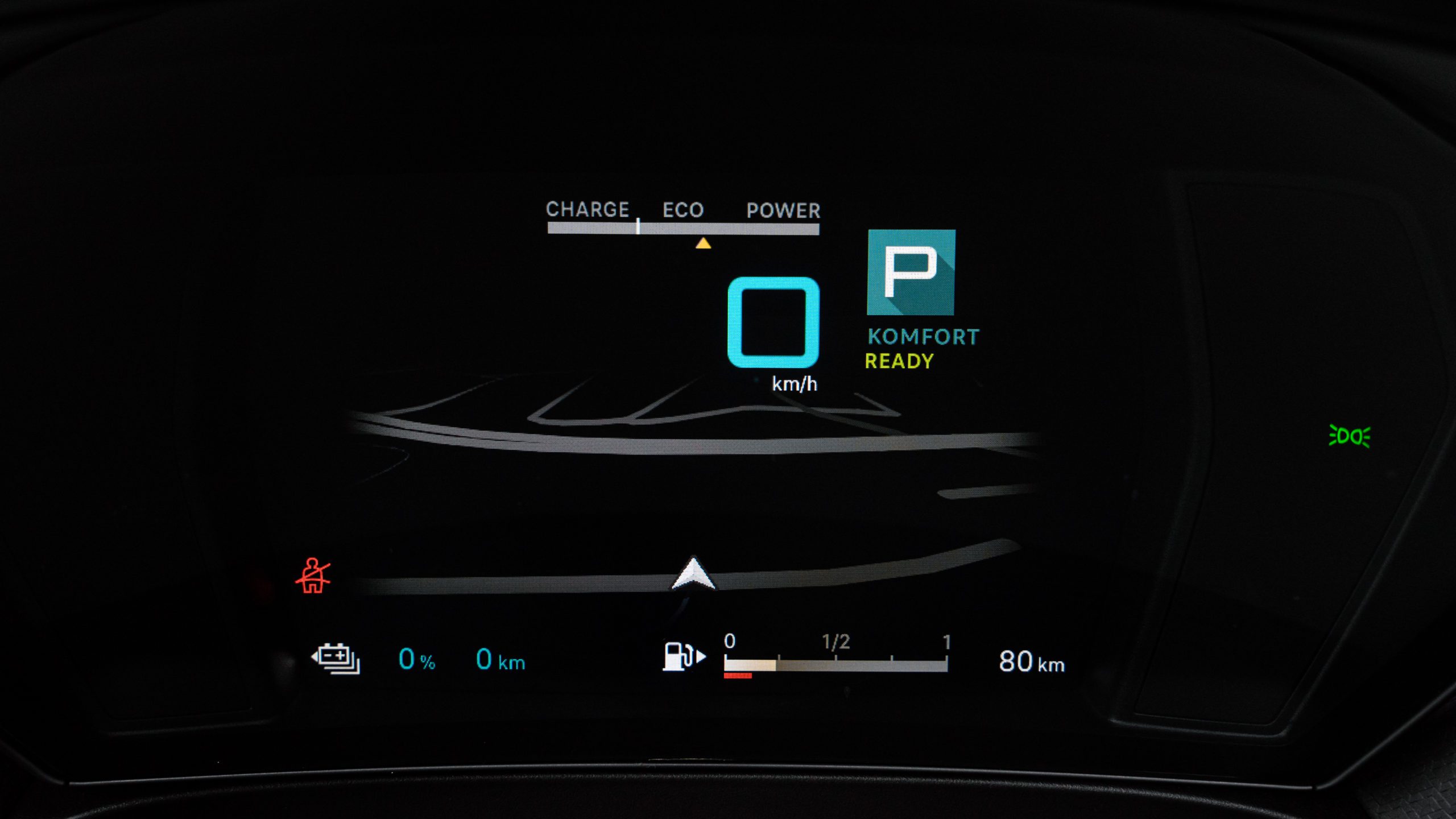Click the KOMFORT drive mode label
Screen dimensions: 1456x819
click(923, 337)
